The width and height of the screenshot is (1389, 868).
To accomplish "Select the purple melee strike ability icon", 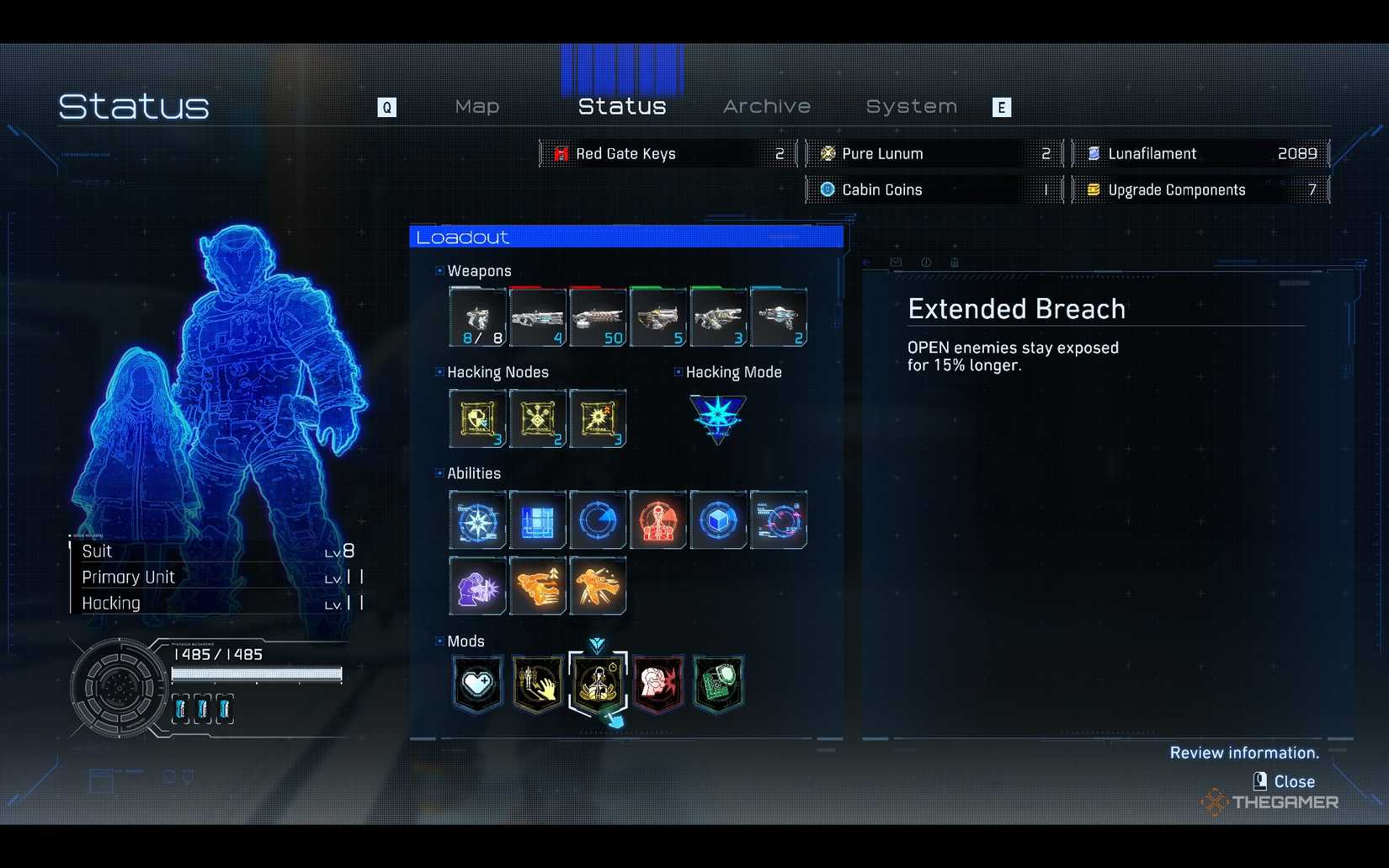I will coord(476,586).
